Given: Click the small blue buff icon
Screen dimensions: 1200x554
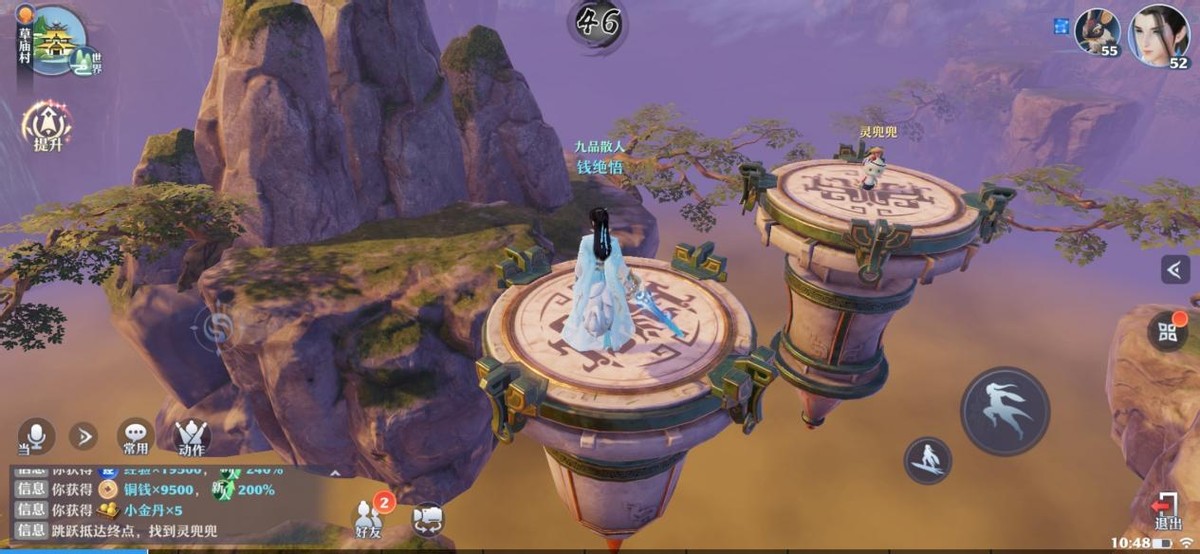Looking at the screenshot, I should pos(1061,25).
